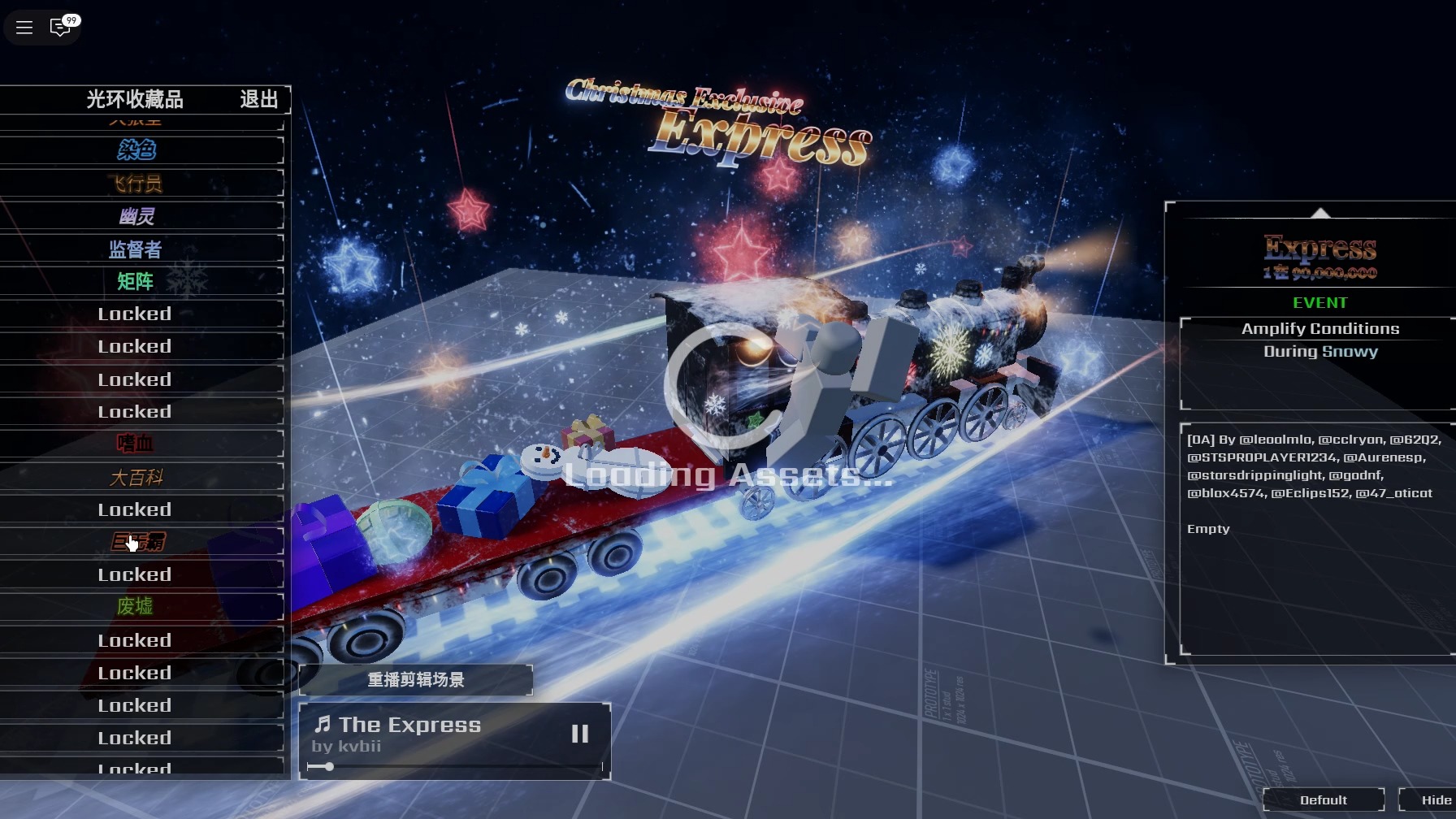Select the green 废墟 aura entry
1456x819 pixels.
pos(136,607)
